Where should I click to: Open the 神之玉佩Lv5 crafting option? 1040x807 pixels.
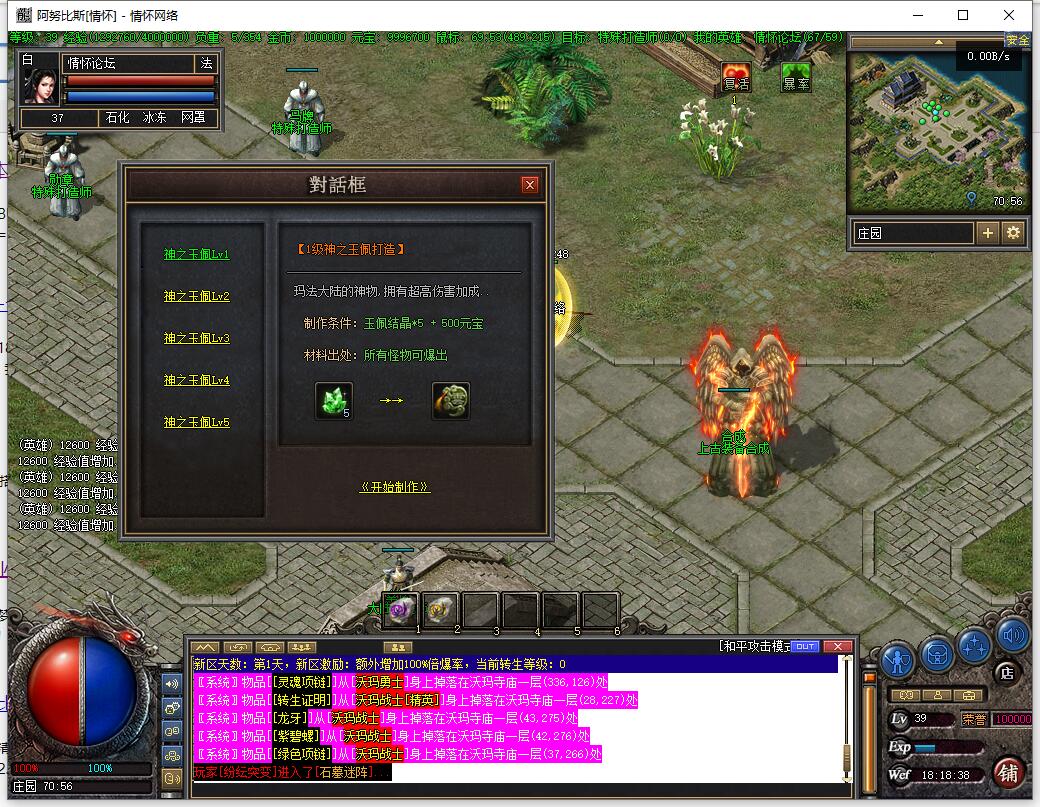tap(197, 423)
